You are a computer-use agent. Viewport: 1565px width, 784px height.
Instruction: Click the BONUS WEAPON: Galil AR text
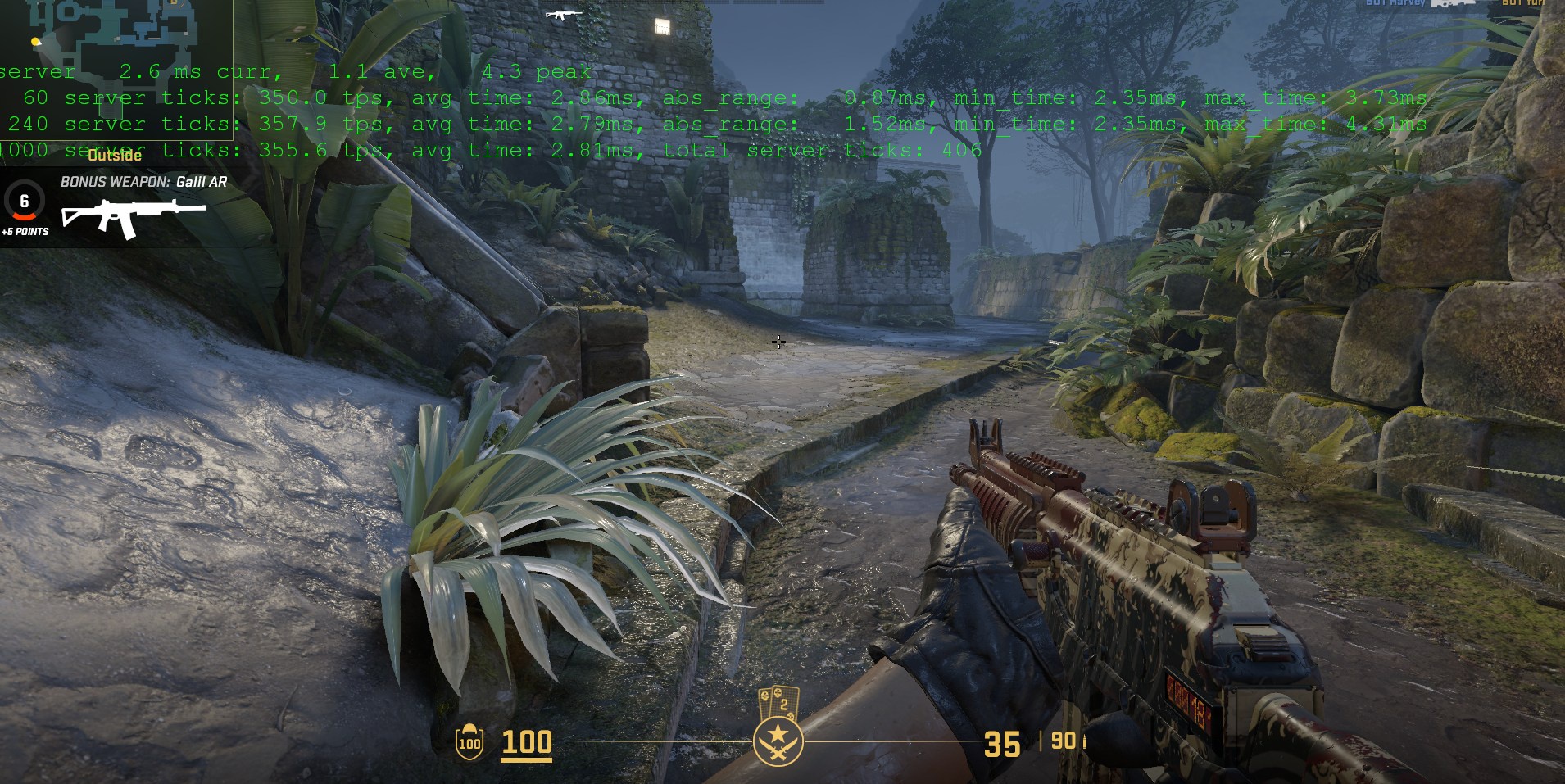point(144,182)
